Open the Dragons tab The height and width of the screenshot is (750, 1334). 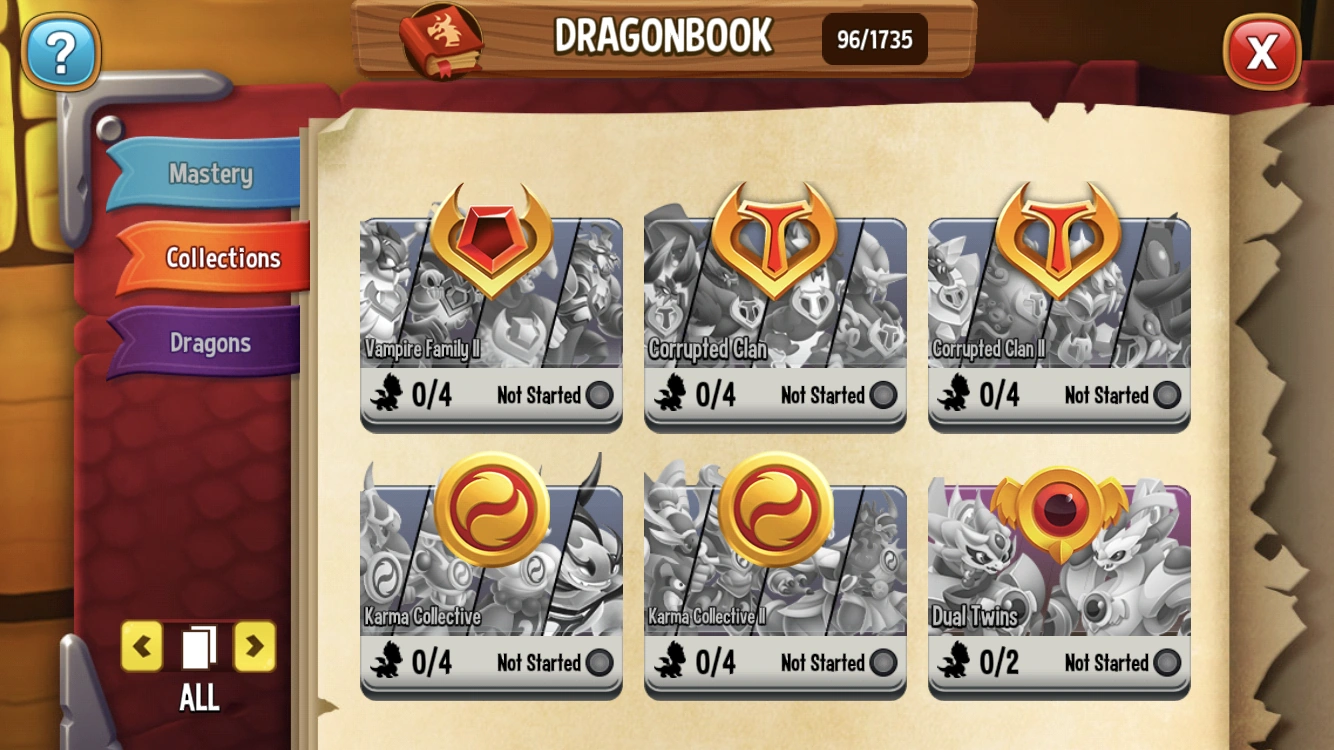(211, 342)
